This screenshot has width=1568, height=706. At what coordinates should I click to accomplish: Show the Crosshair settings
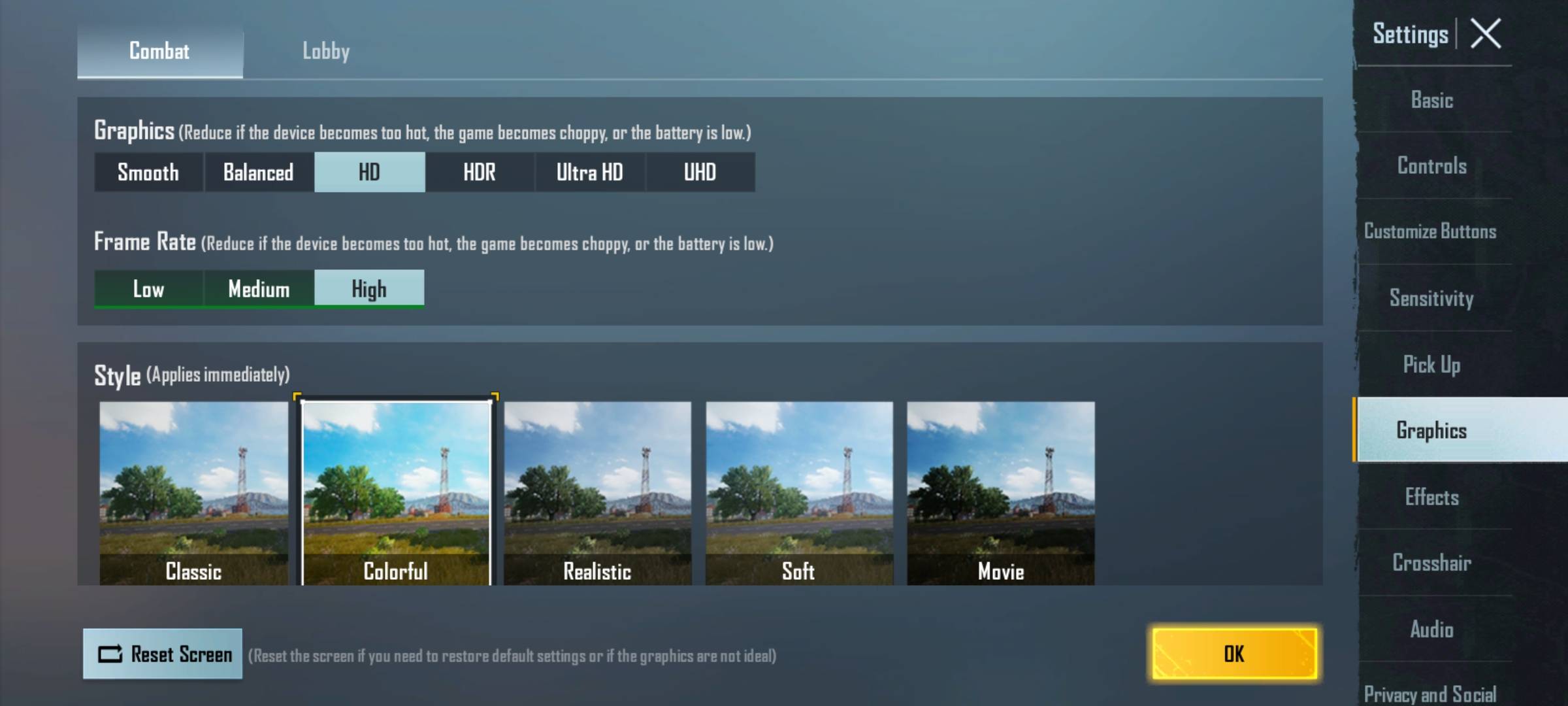tap(1432, 562)
